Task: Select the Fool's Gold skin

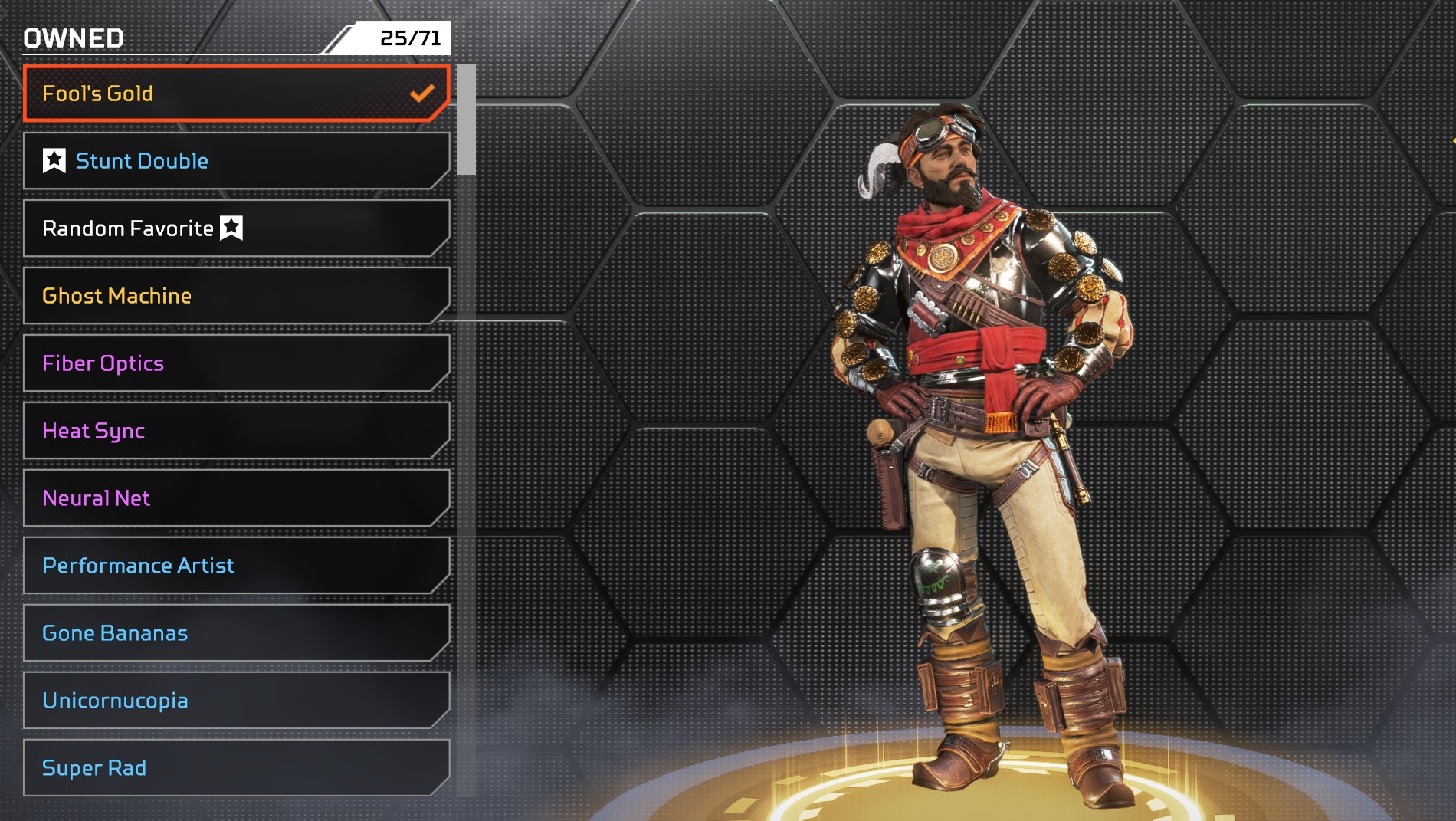Action: [236, 94]
